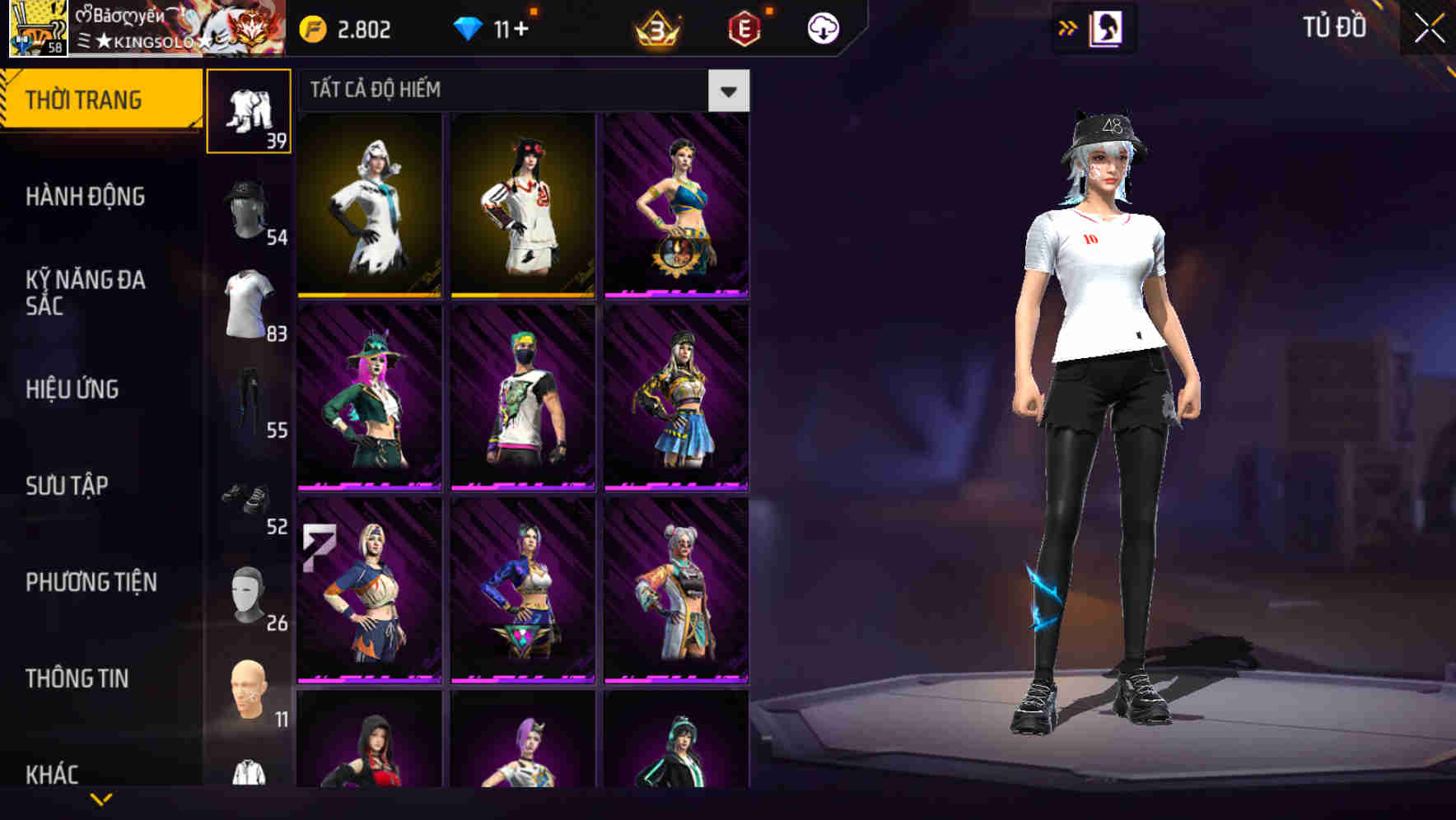Click the diamond currency icon
The image size is (1456, 820).
pyautogui.click(x=469, y=26)
